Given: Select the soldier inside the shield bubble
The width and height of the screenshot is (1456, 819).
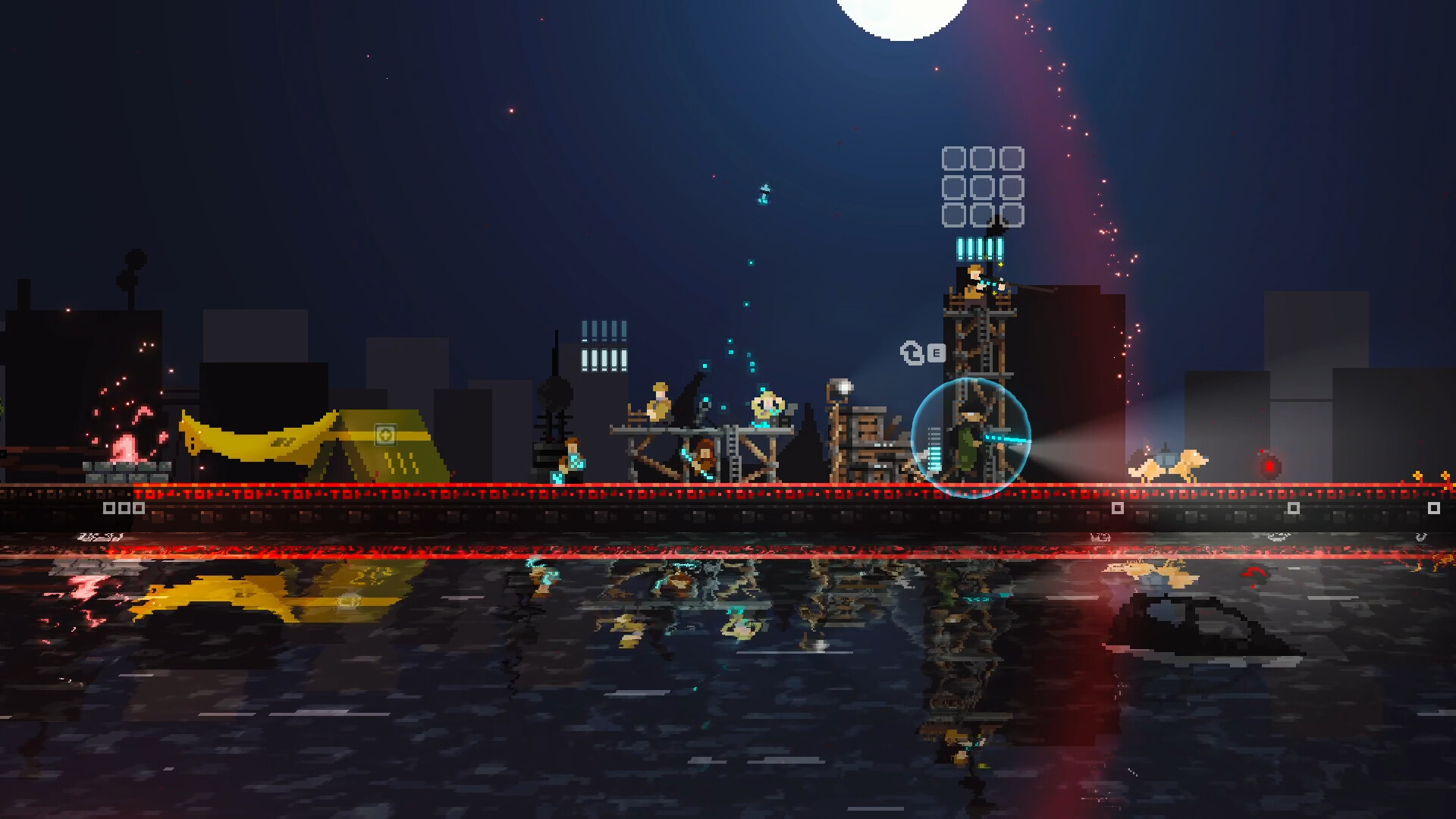Looking at the screenshot, I should click(971, 438).
